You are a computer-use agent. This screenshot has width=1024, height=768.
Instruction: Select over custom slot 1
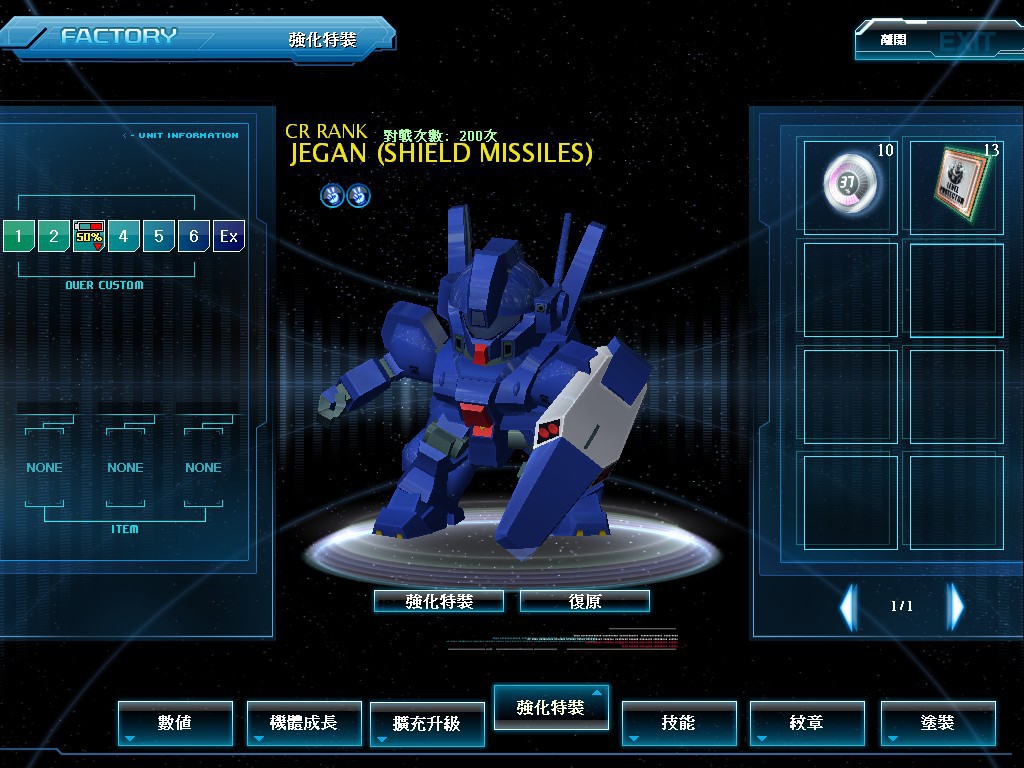[18, 236]
